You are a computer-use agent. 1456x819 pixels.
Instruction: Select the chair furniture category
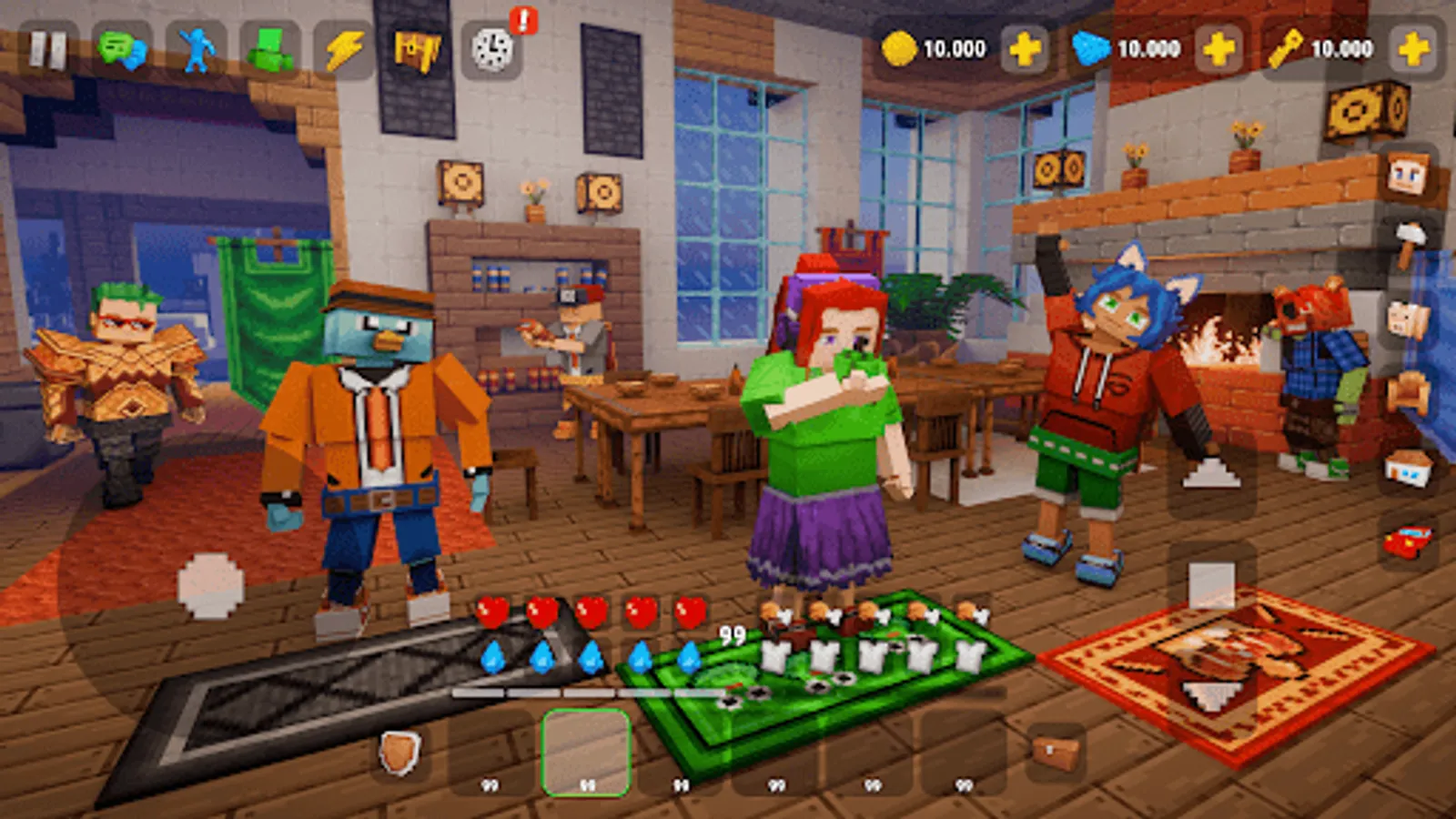click(1409, 393)
